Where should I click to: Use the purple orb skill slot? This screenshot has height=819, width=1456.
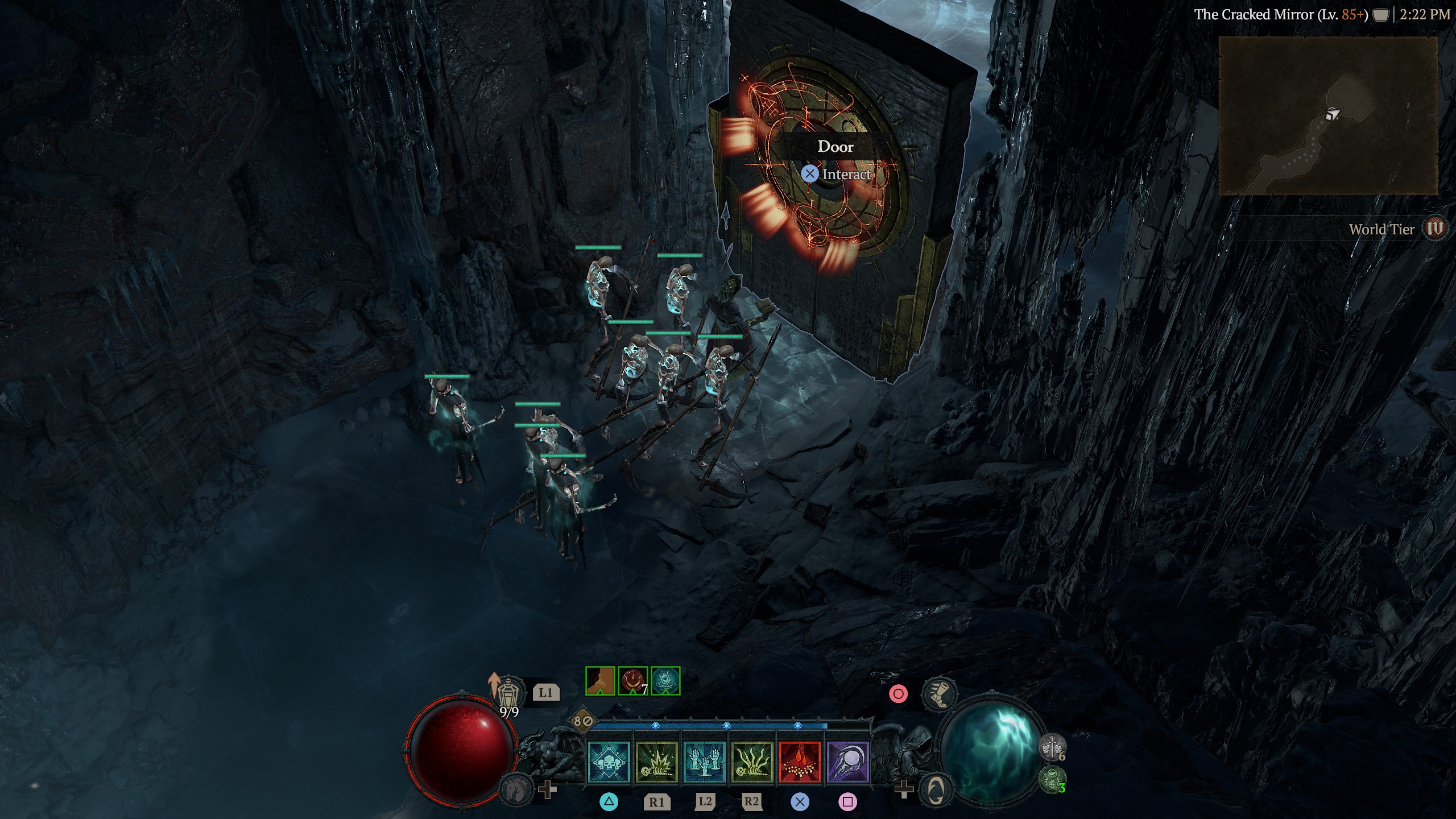coord(847,762)
